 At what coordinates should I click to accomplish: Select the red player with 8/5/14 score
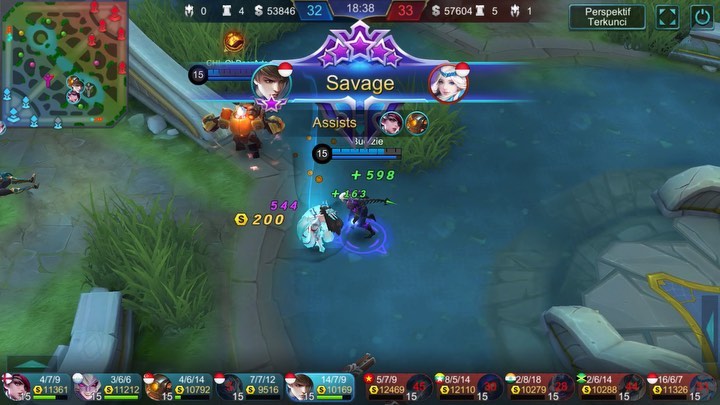468,387
